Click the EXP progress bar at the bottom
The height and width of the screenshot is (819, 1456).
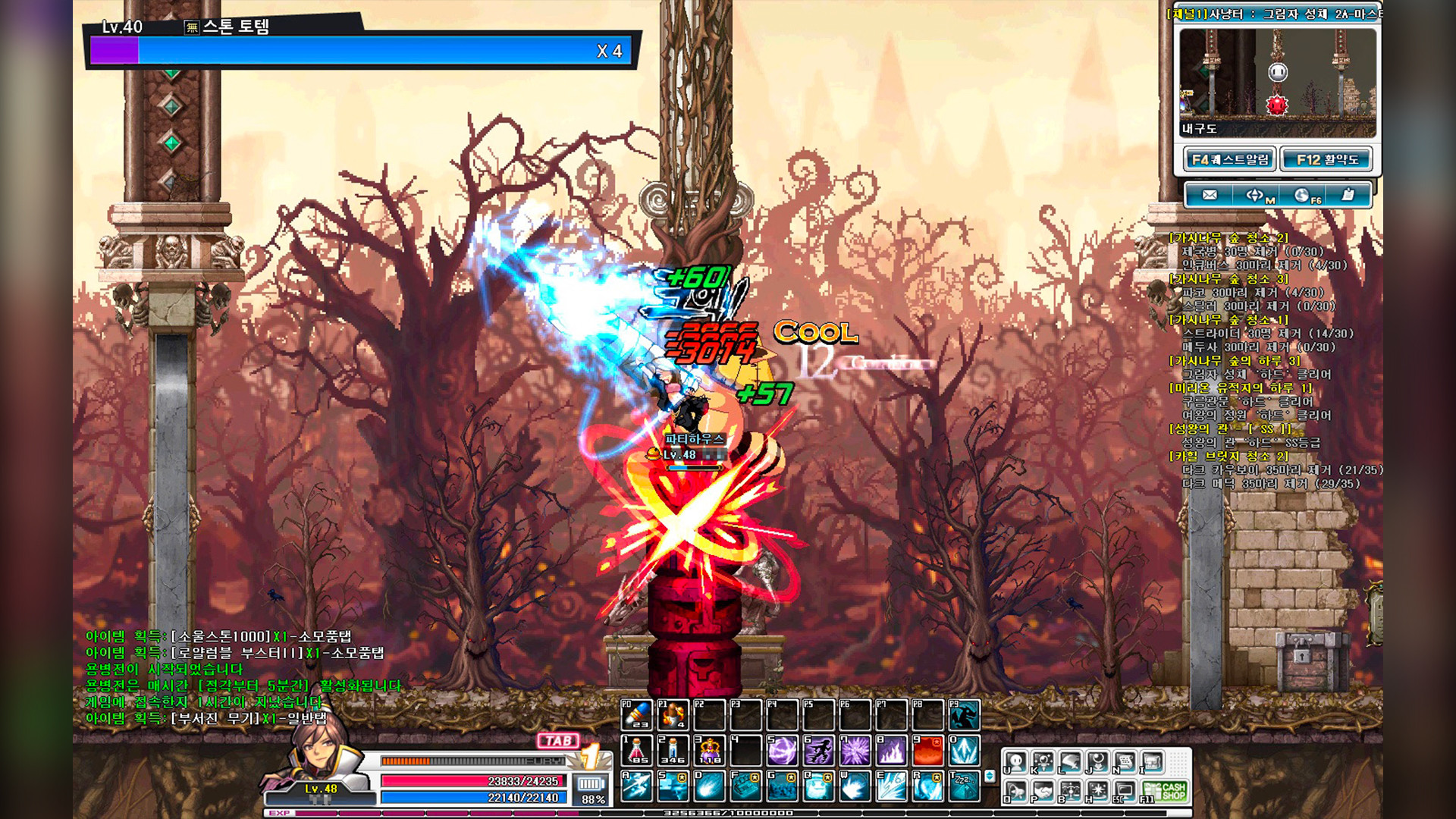531,813
